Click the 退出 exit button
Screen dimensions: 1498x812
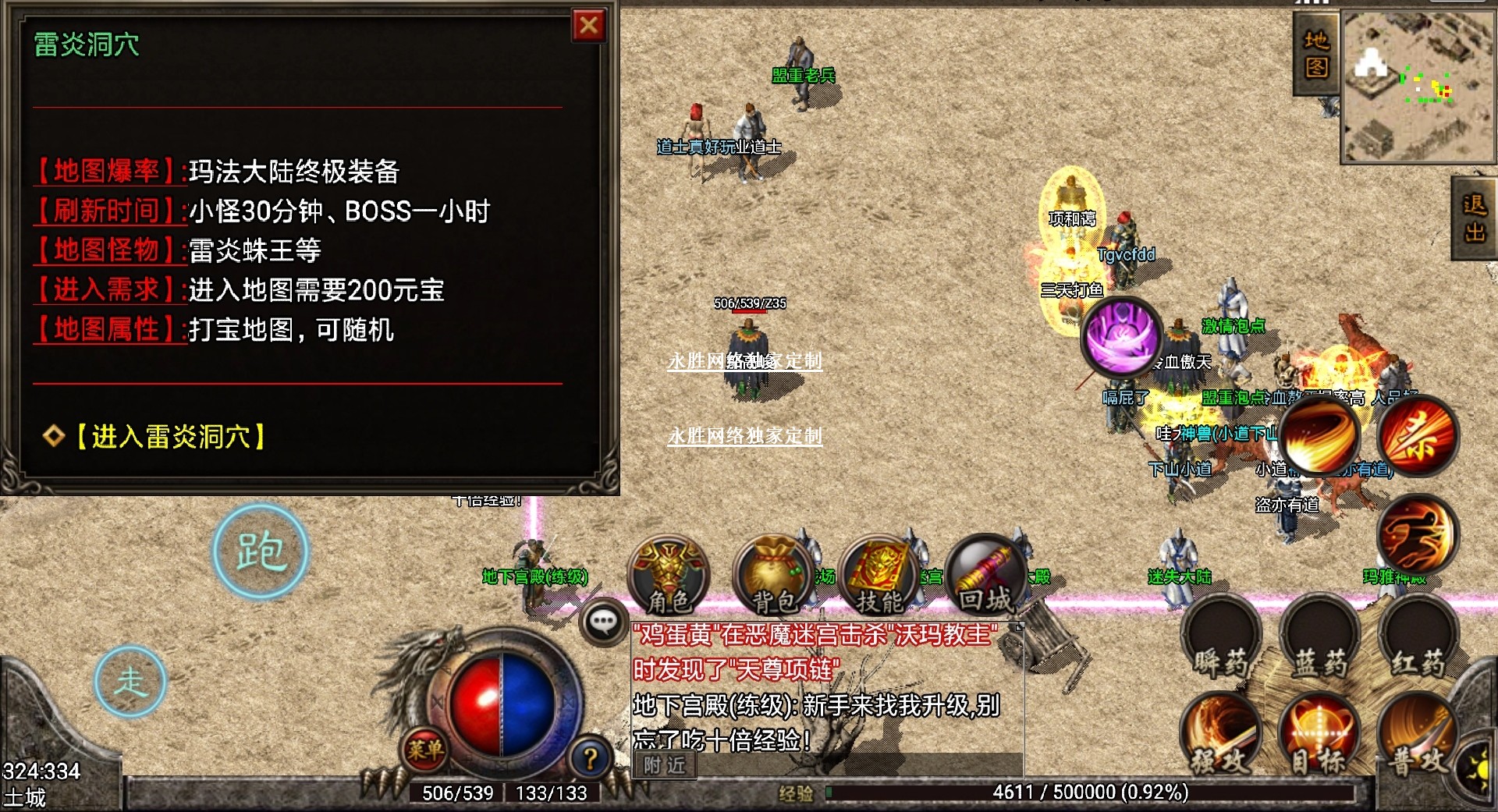(1474, 218)
